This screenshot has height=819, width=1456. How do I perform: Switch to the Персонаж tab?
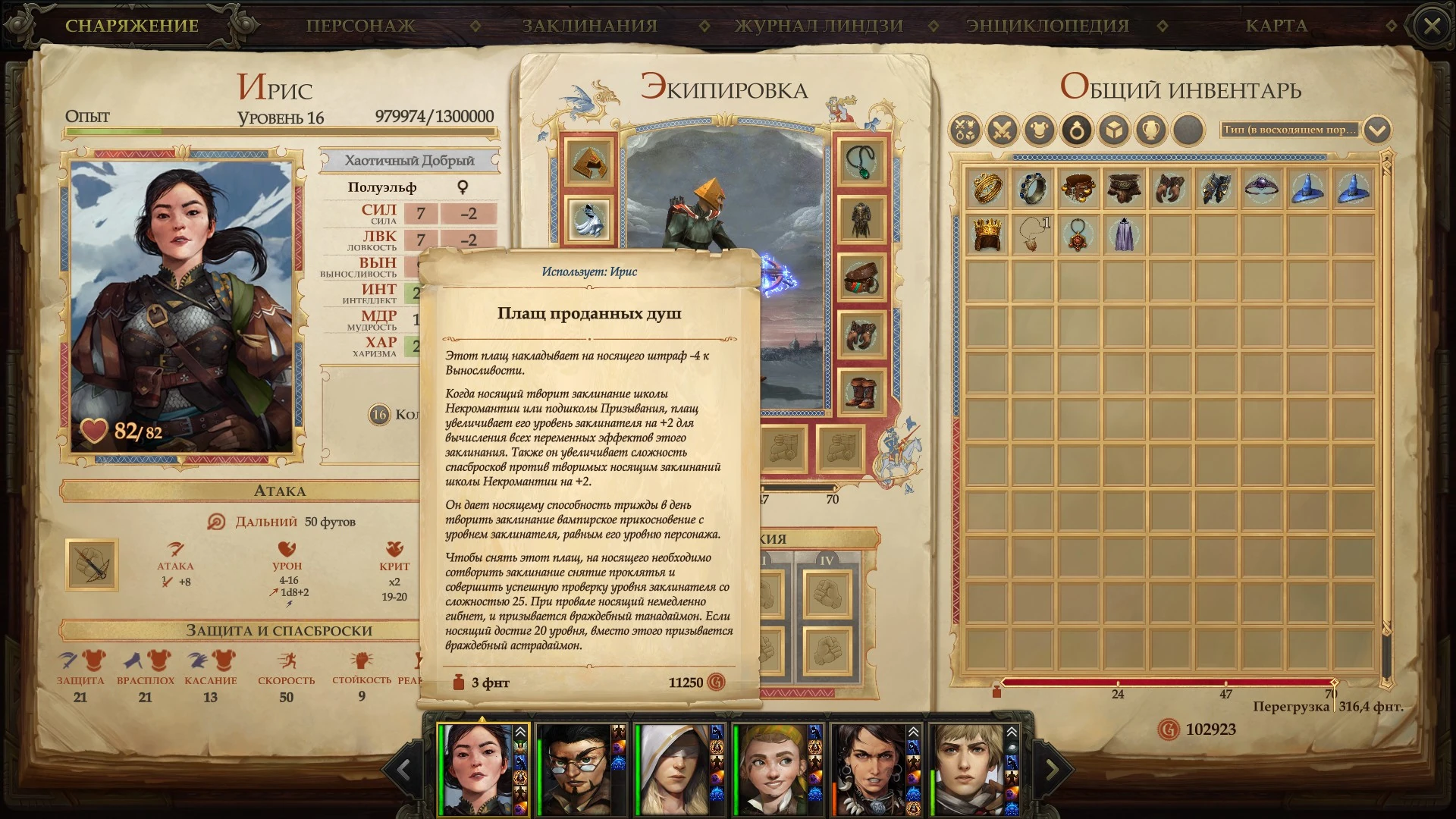pos(360,25)
